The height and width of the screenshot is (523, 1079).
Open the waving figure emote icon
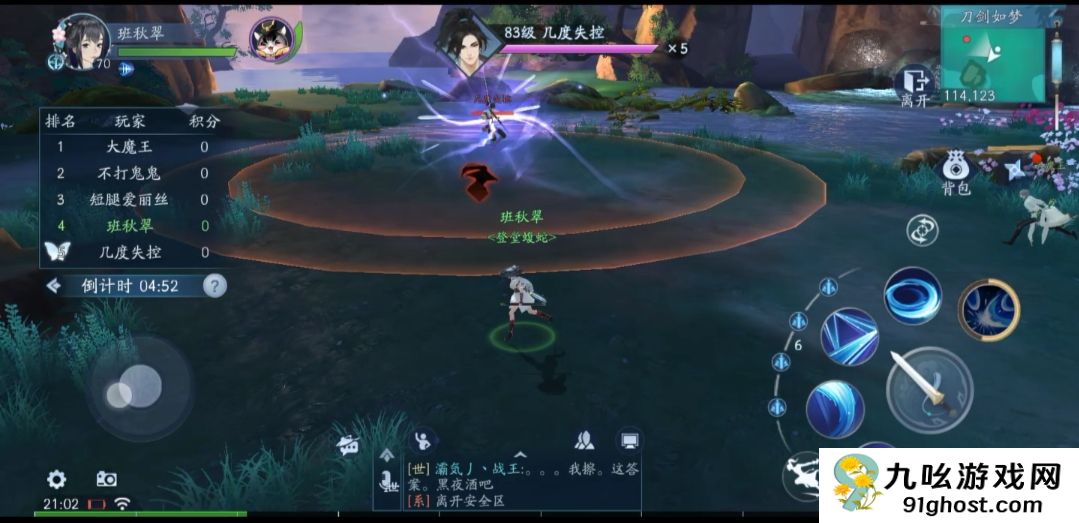click(x=423, y=439)
